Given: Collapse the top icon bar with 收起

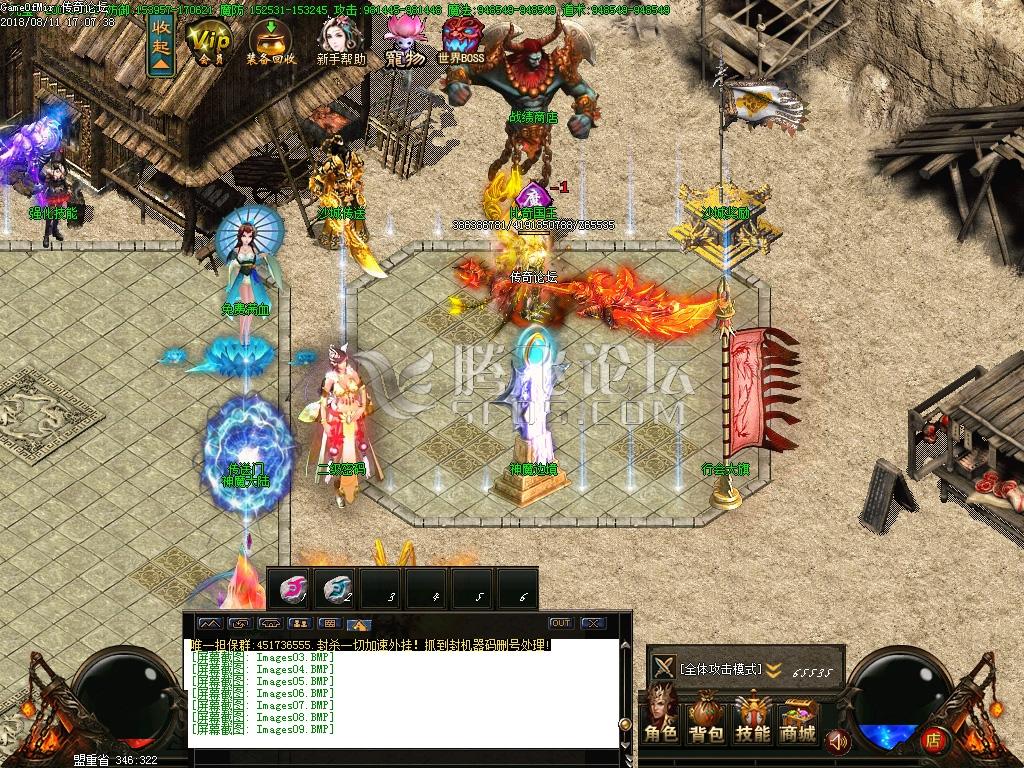Looking at the screenshot, I should click(161, 44).
